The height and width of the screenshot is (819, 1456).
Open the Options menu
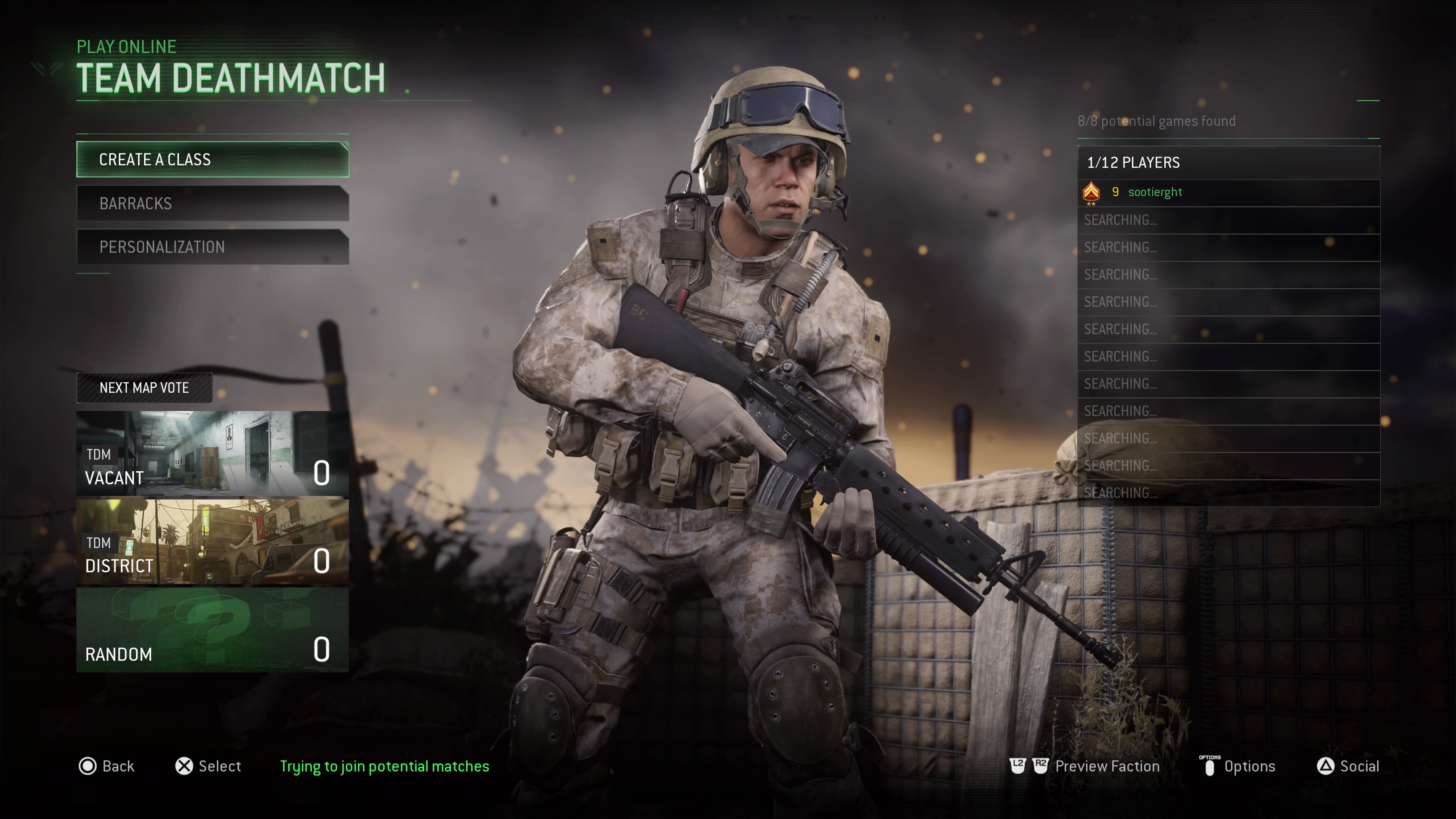(1238, 766)
